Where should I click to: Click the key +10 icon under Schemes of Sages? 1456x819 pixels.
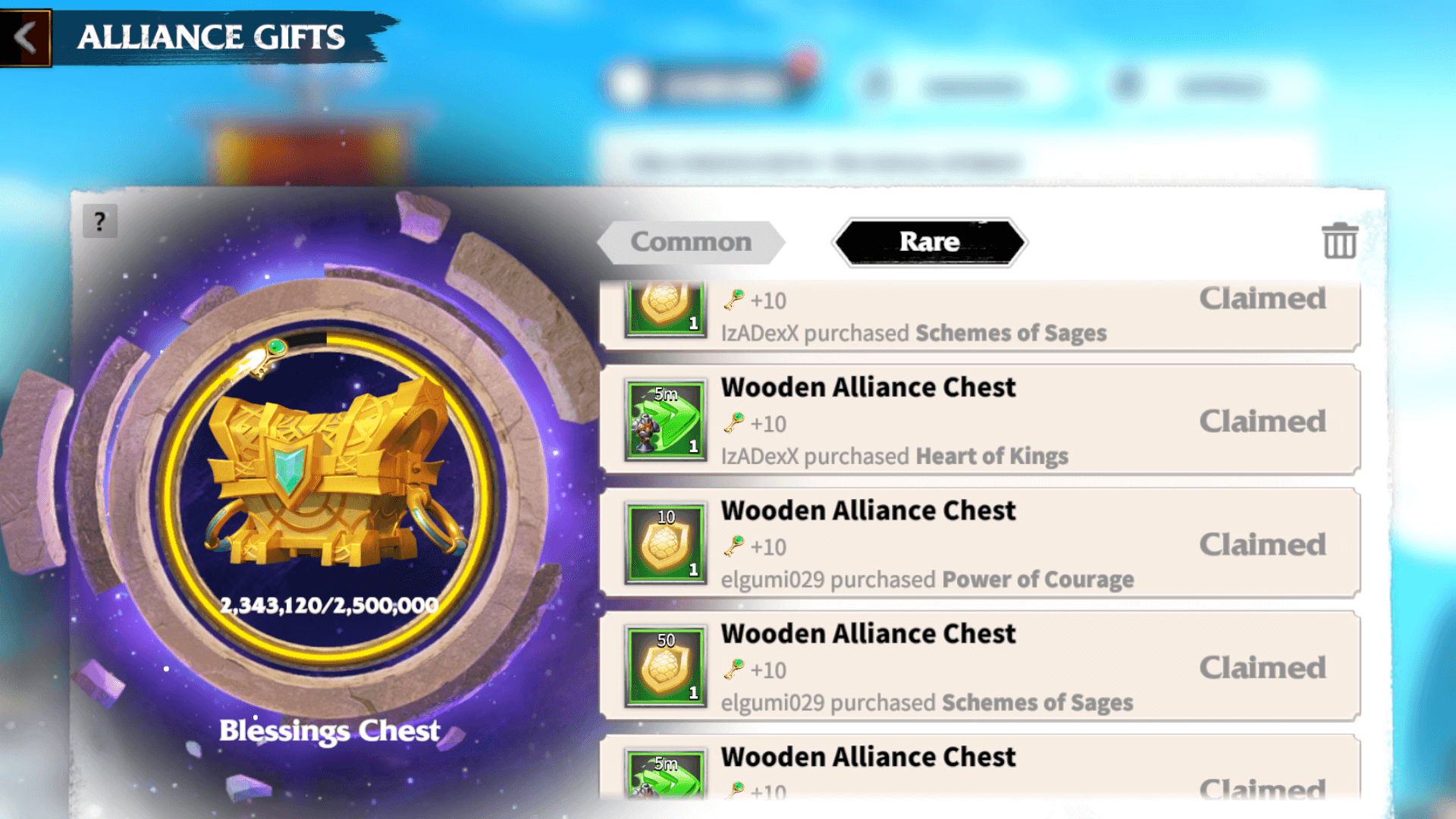(733, 300)
